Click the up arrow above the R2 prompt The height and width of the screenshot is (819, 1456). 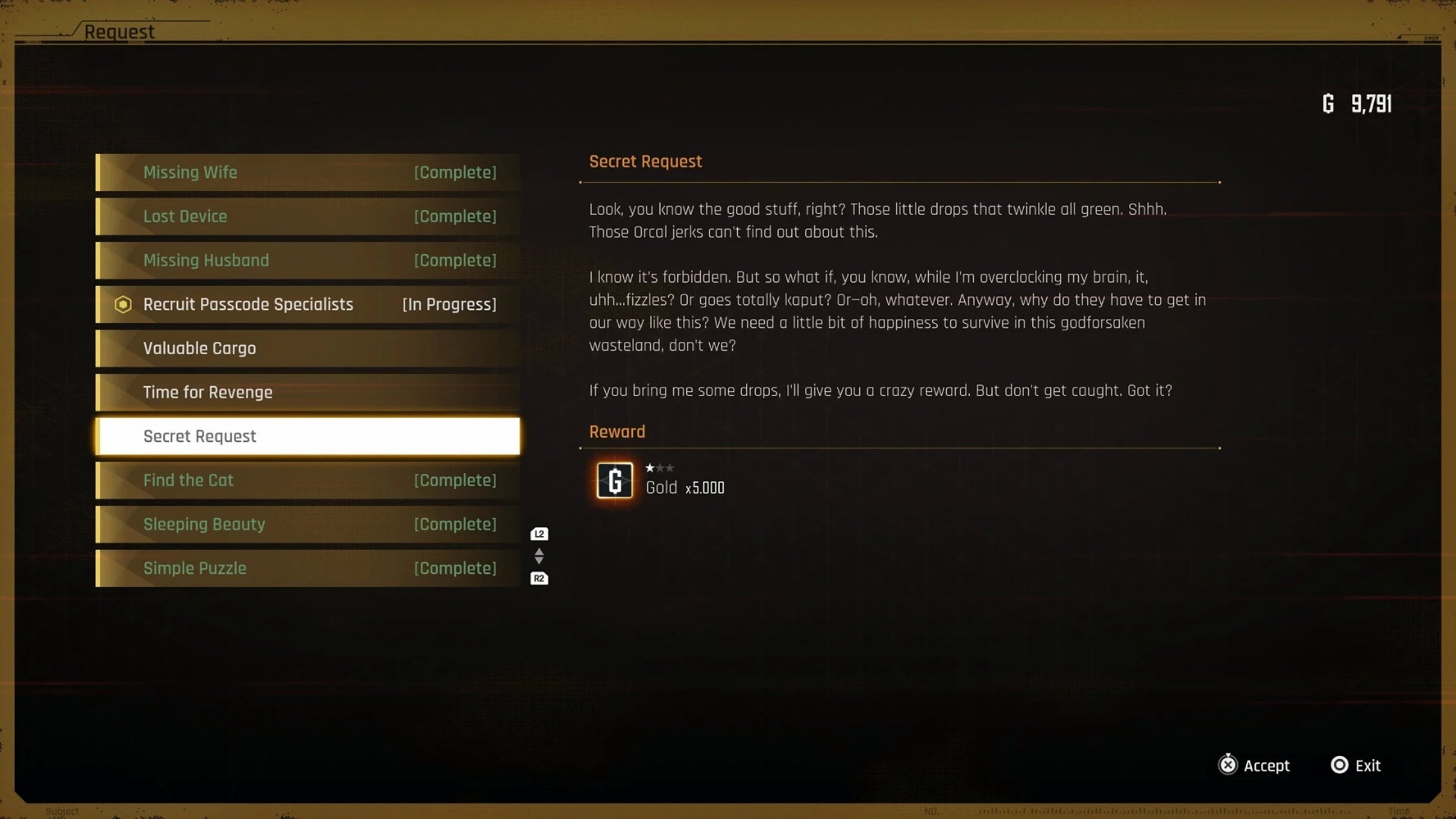click(x=538, y=551)
